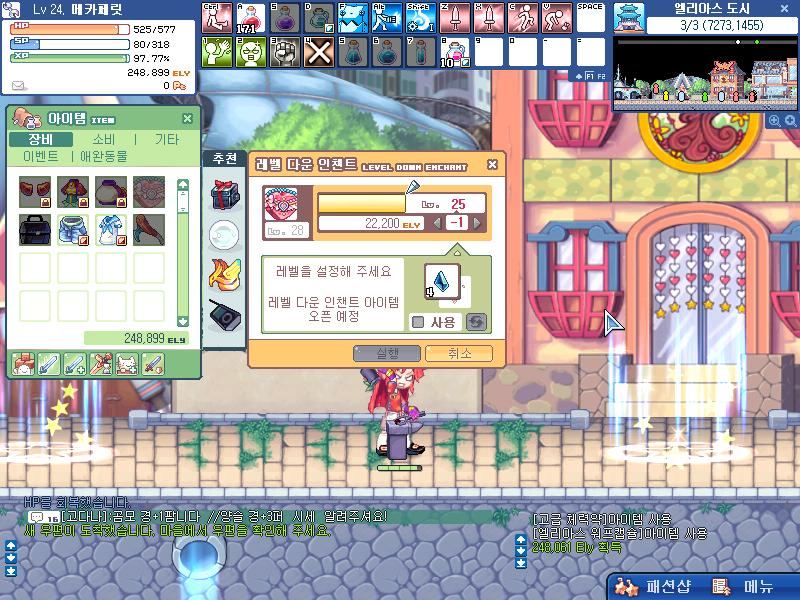Switch to the 소비 consumables tab
Image resolution: width=800 pixels, height=600 pixels.
pyautogui.click(x=103, y=140)
